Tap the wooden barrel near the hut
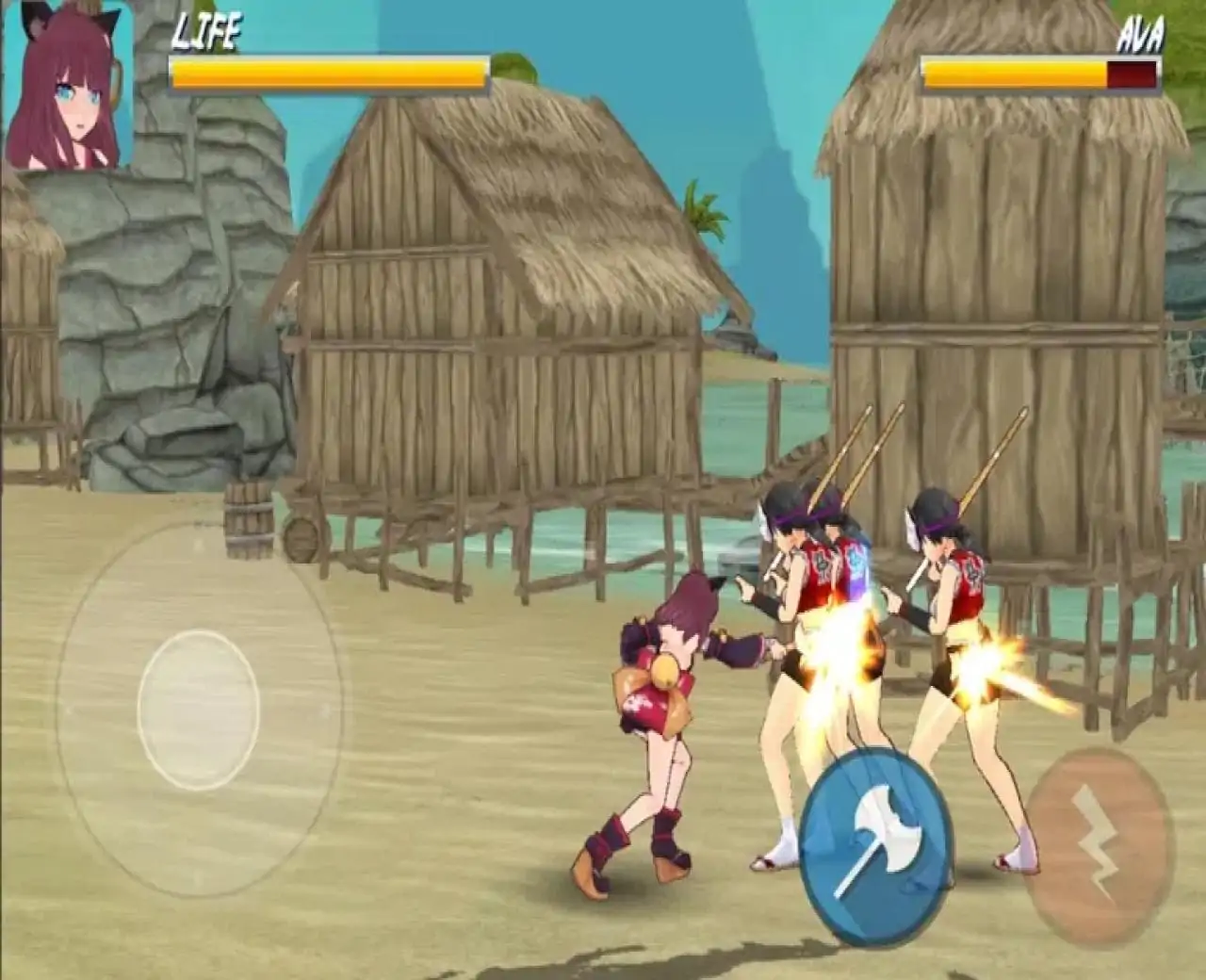This screenshot has height=980, width=1206. 251,523
